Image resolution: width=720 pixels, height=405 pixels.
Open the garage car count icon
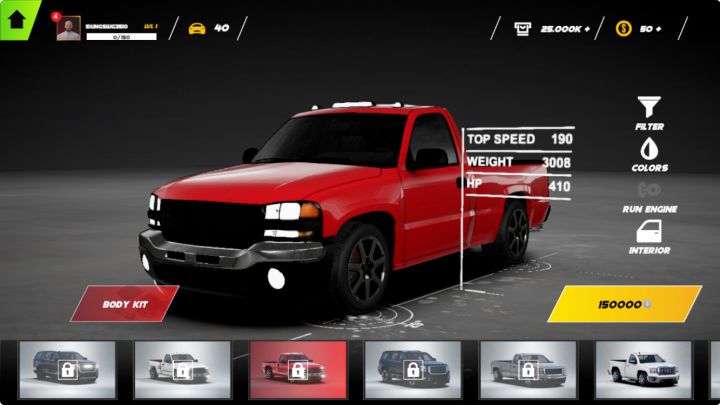click(x=197, y=28)
